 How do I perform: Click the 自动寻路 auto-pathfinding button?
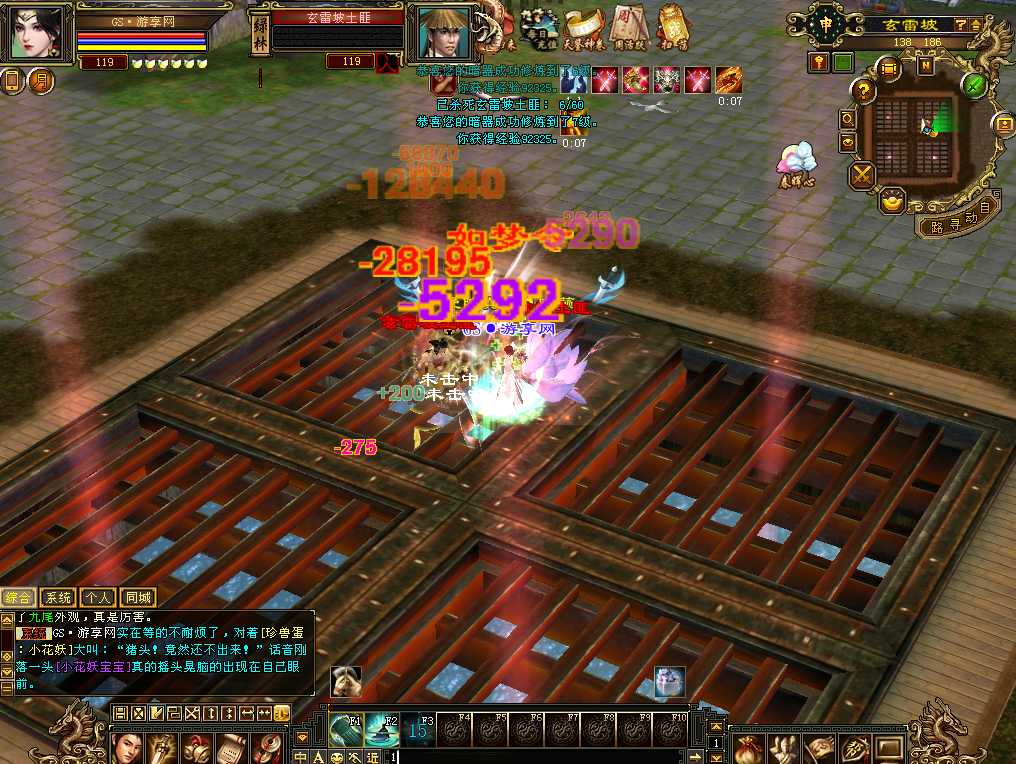click(954, 224)
